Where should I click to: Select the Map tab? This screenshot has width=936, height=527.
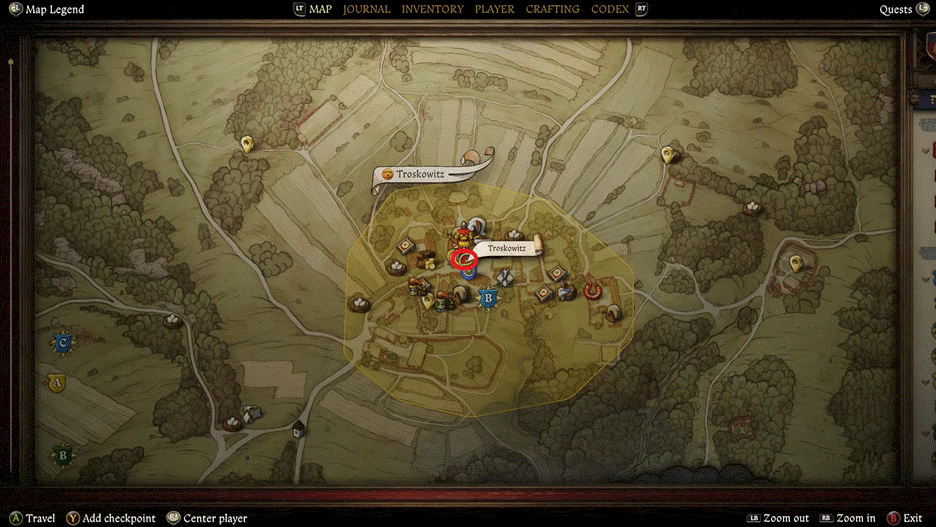click(320, 9)
